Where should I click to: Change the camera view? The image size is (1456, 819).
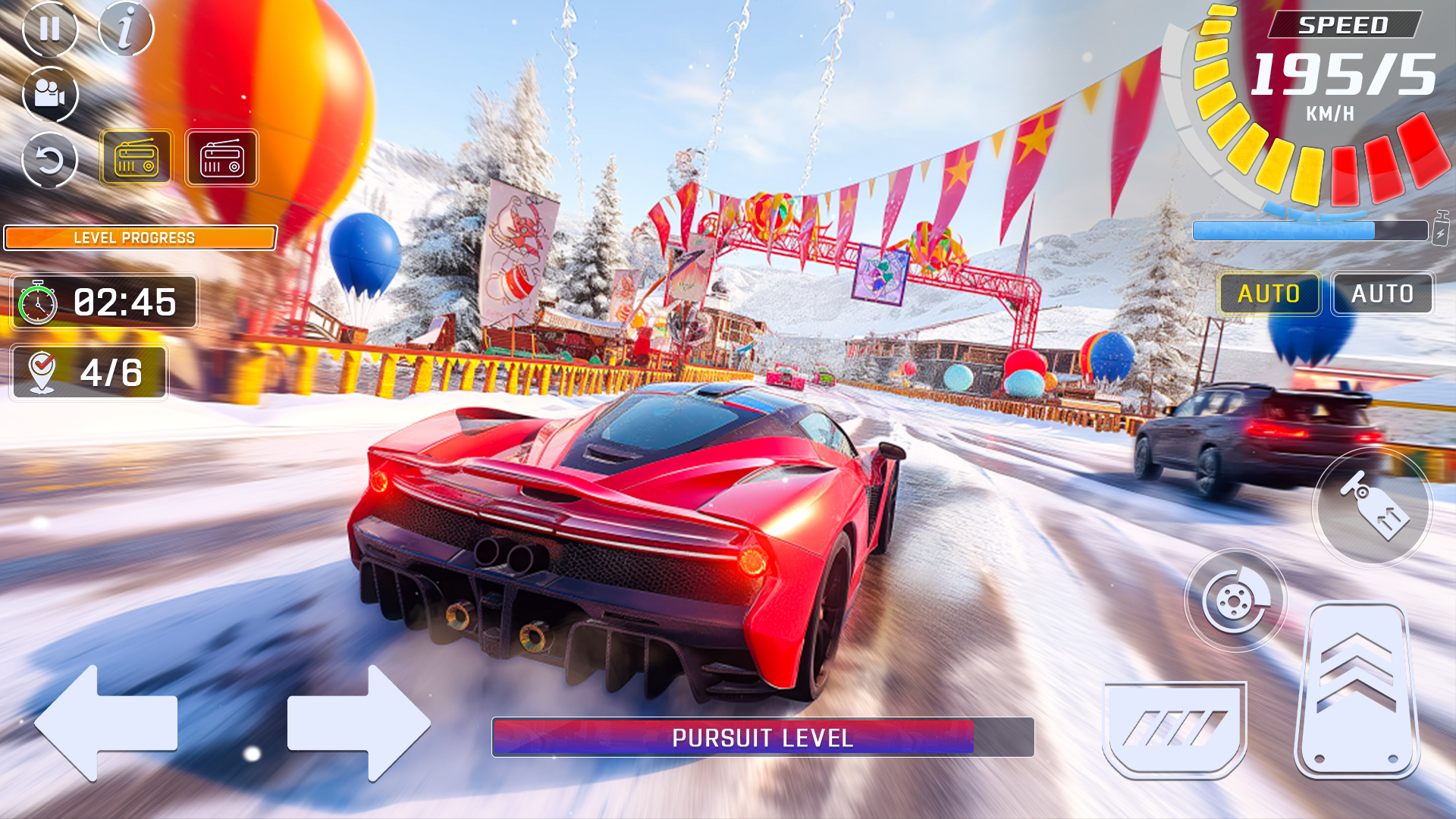(50, 96)
